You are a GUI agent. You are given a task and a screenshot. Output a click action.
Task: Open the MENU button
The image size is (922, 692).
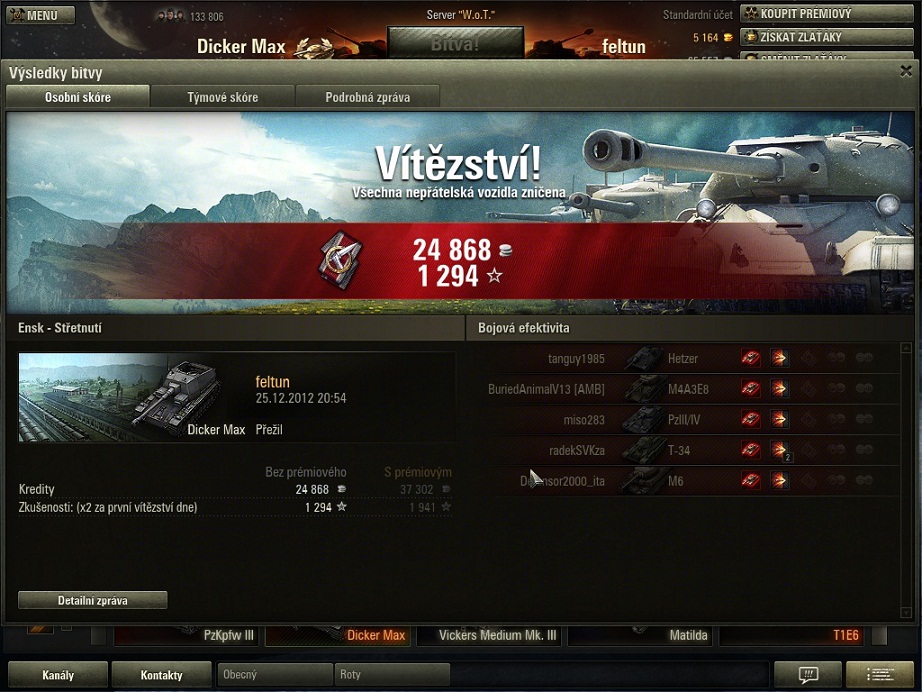tap(40, 16)
